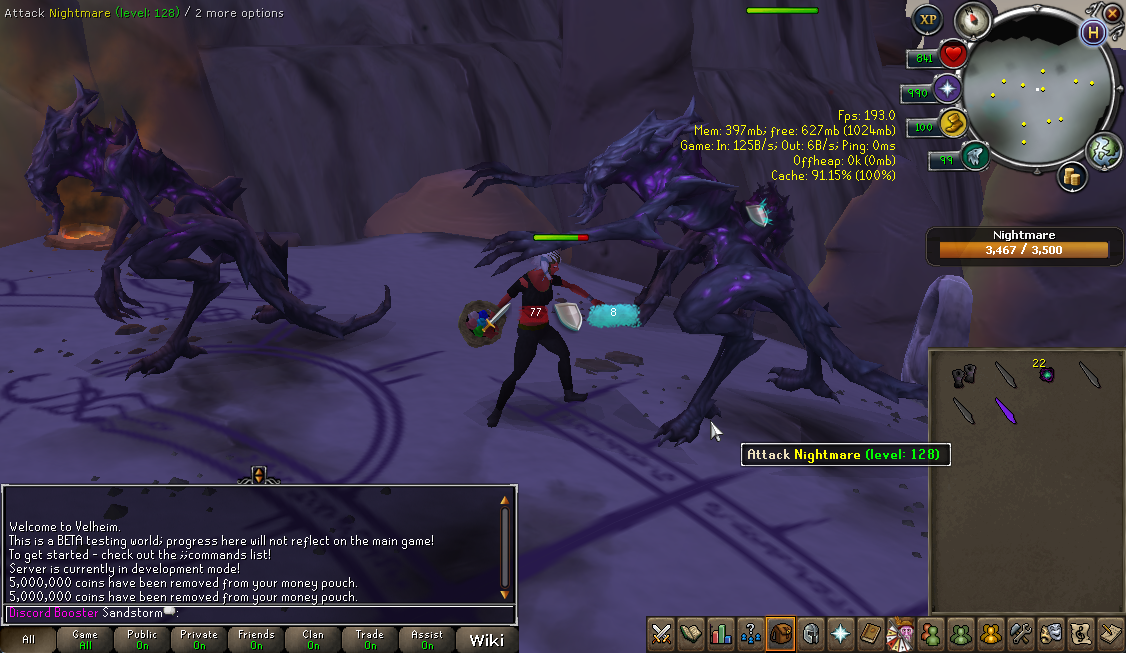Close the interface with the red X
1126x653 pixels.
pos(1113,14)
